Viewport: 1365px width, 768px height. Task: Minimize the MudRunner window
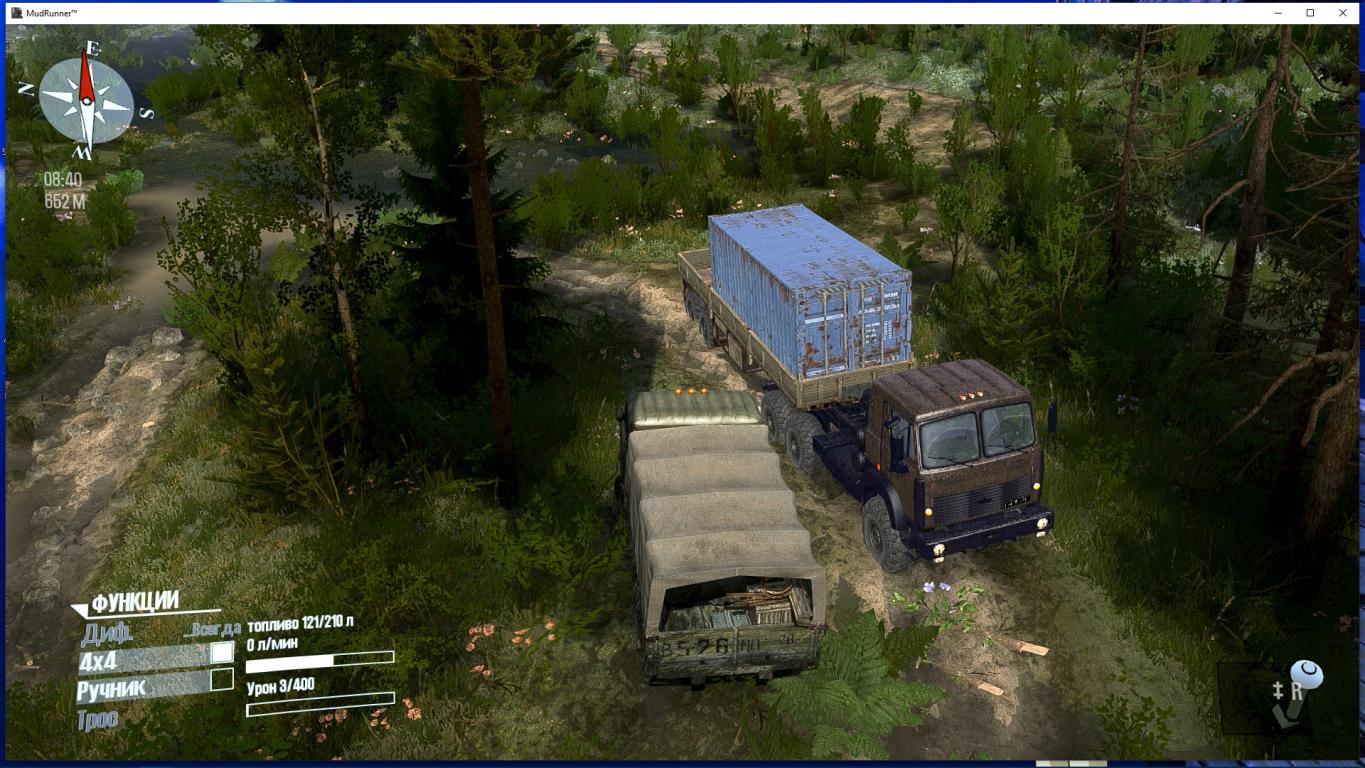point(1278,13)
